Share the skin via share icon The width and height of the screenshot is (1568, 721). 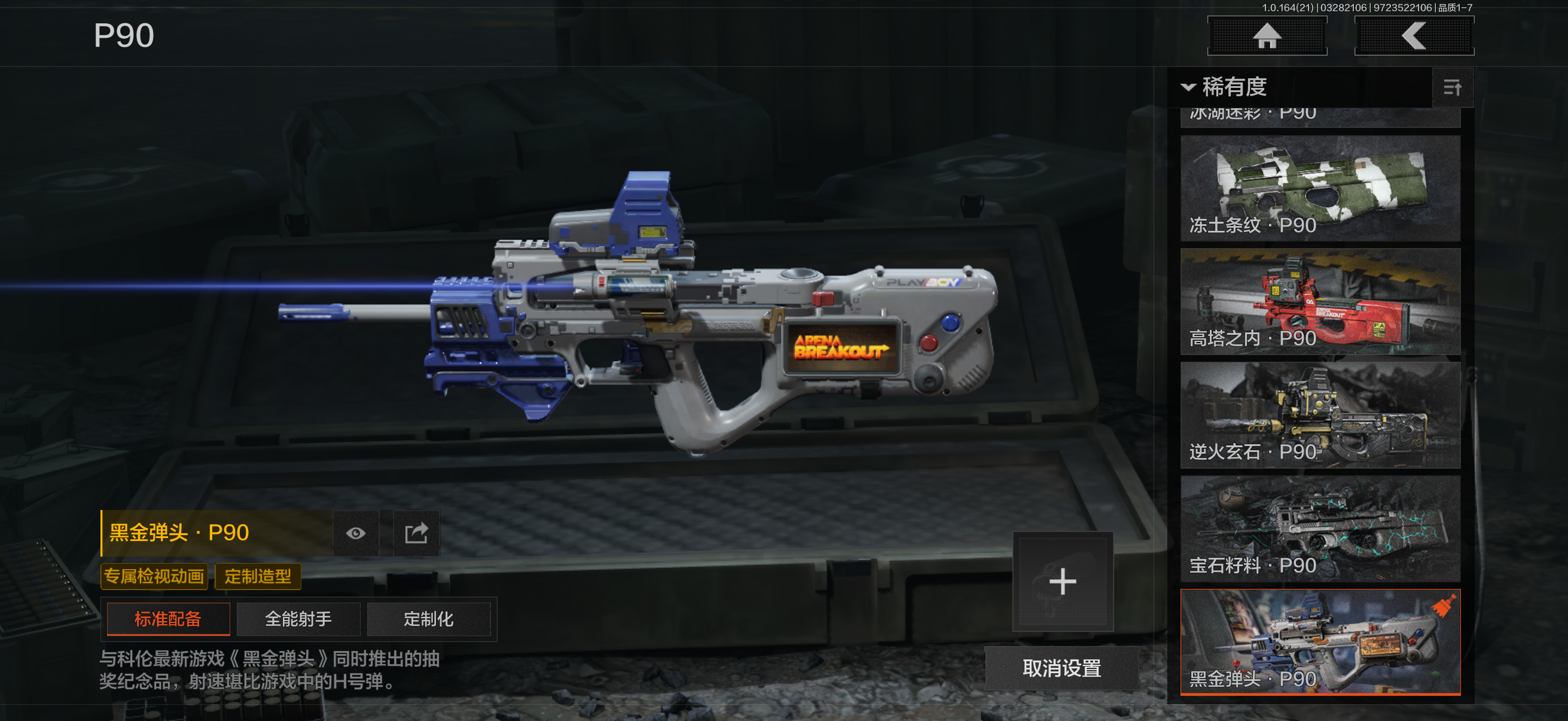[416, 534]
